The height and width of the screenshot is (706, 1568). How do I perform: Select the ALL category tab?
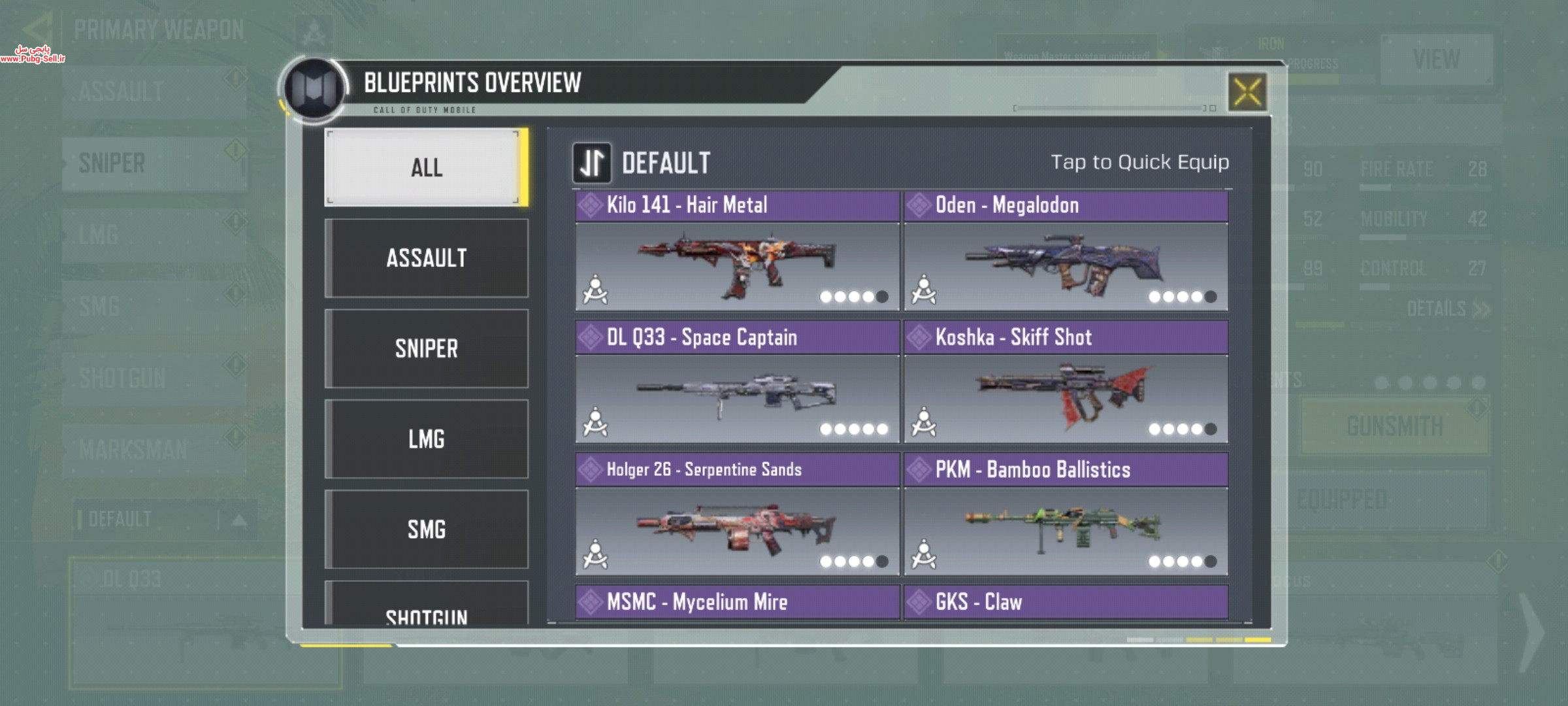(x=426, y=167)
